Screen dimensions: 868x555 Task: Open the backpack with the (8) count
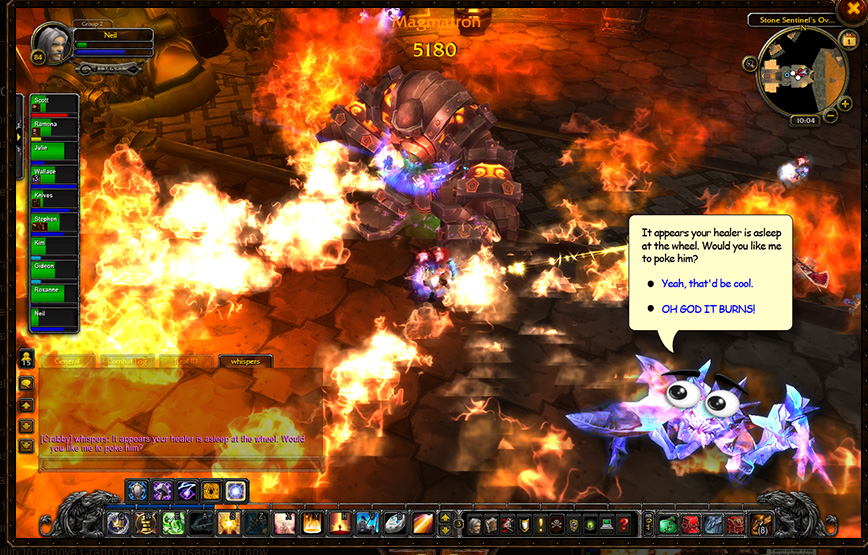click(x=761, y=523)
